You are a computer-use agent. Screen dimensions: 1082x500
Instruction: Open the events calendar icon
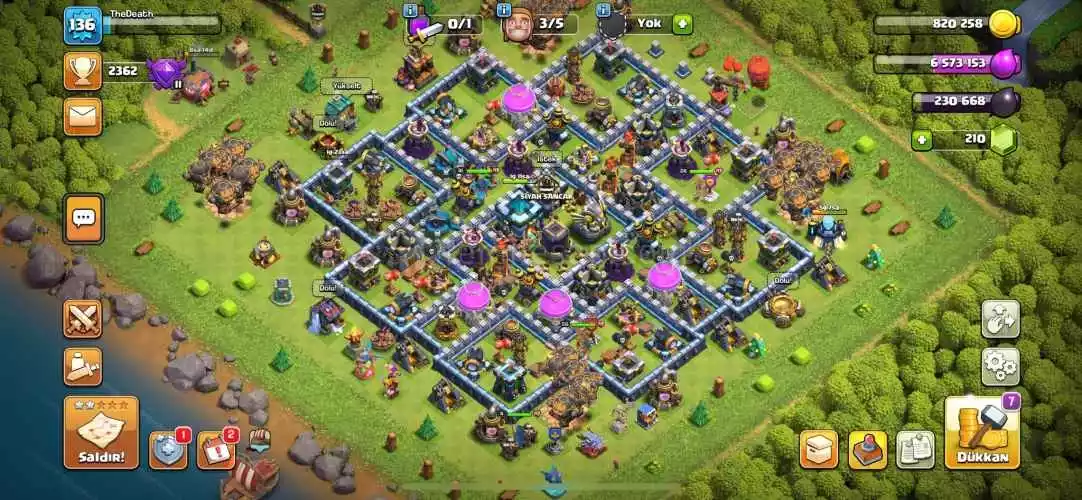(216, 450)
